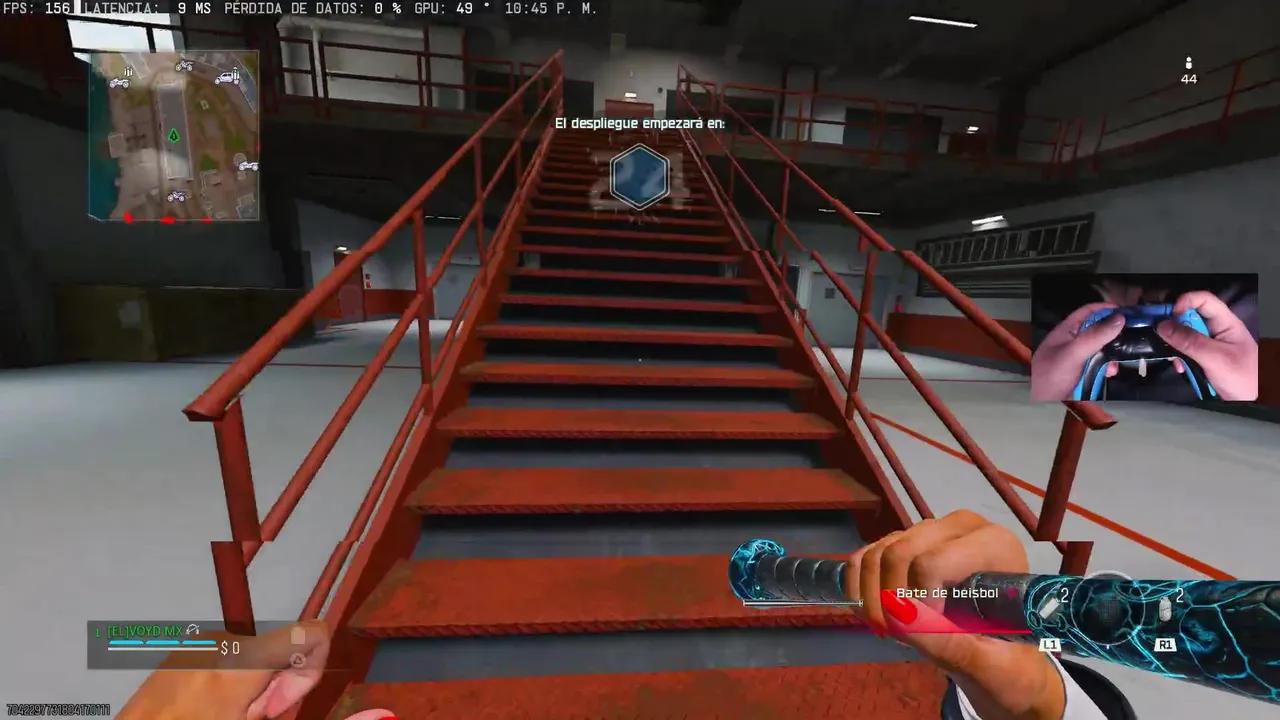
Task: Select the hexagonal deployment marker icon
Action: tap(639, 177)
